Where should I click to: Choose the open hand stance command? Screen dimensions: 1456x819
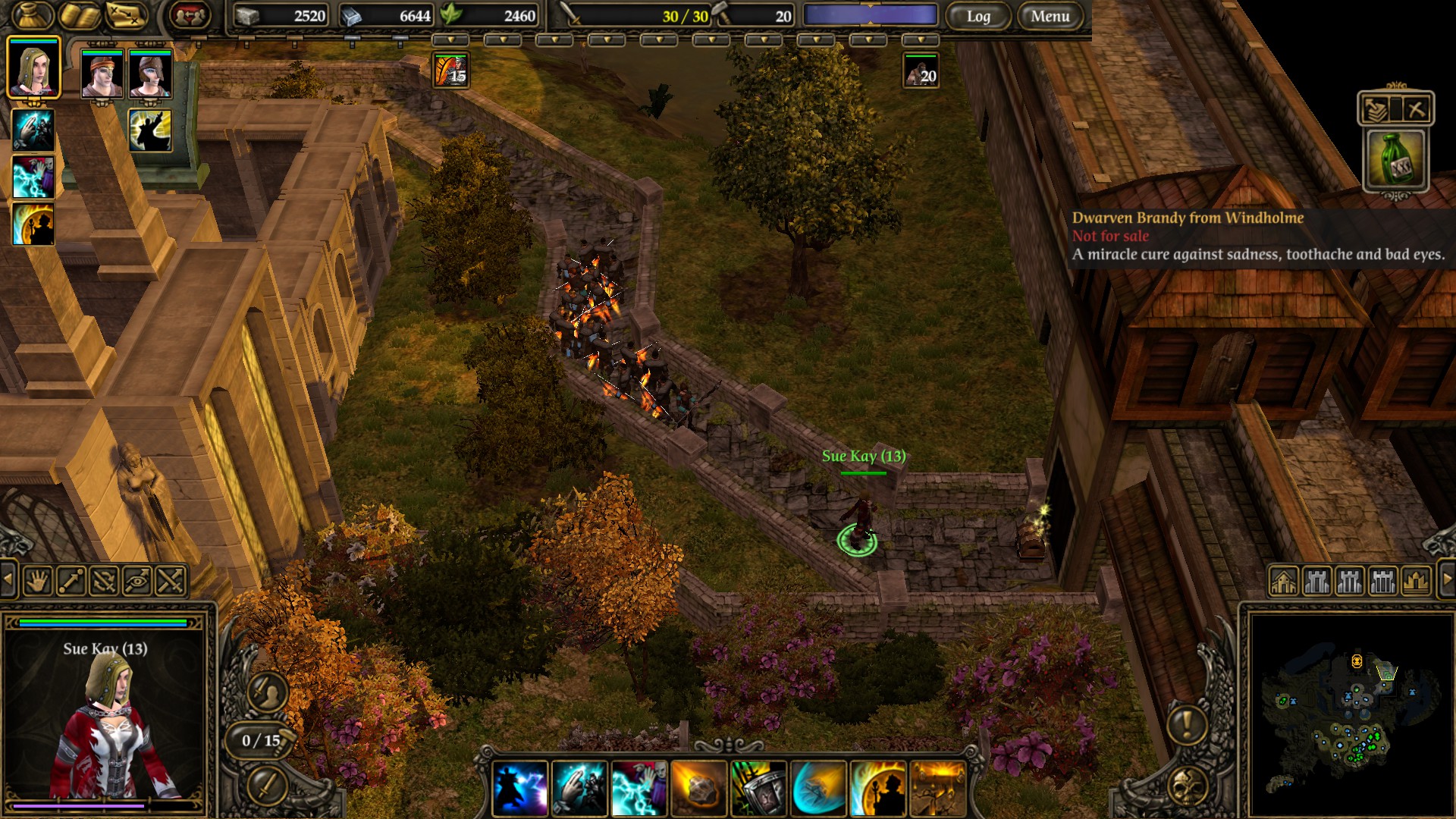click(37, 582)
